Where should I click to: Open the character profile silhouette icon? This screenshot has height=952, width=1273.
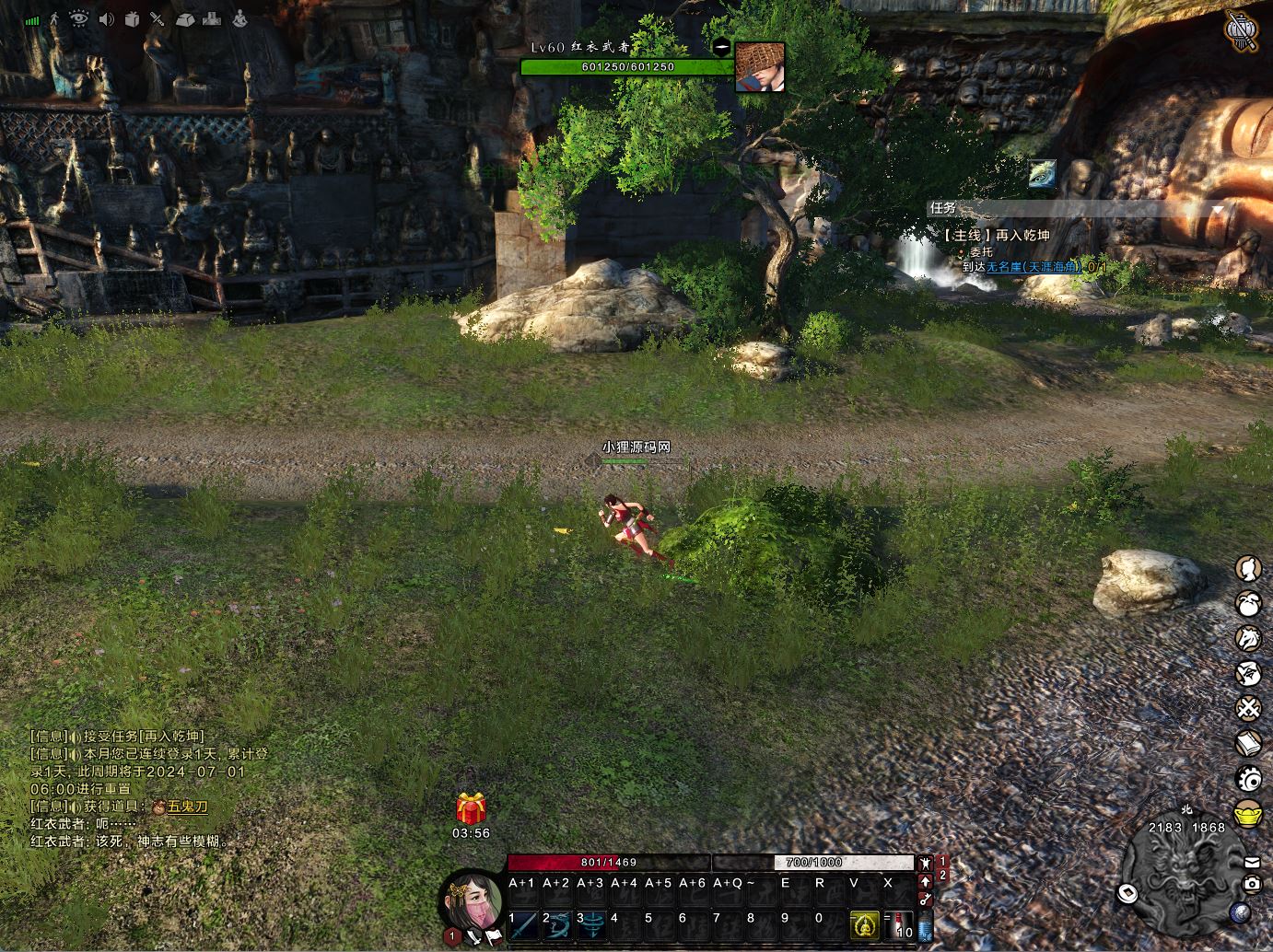[1248, 568]
